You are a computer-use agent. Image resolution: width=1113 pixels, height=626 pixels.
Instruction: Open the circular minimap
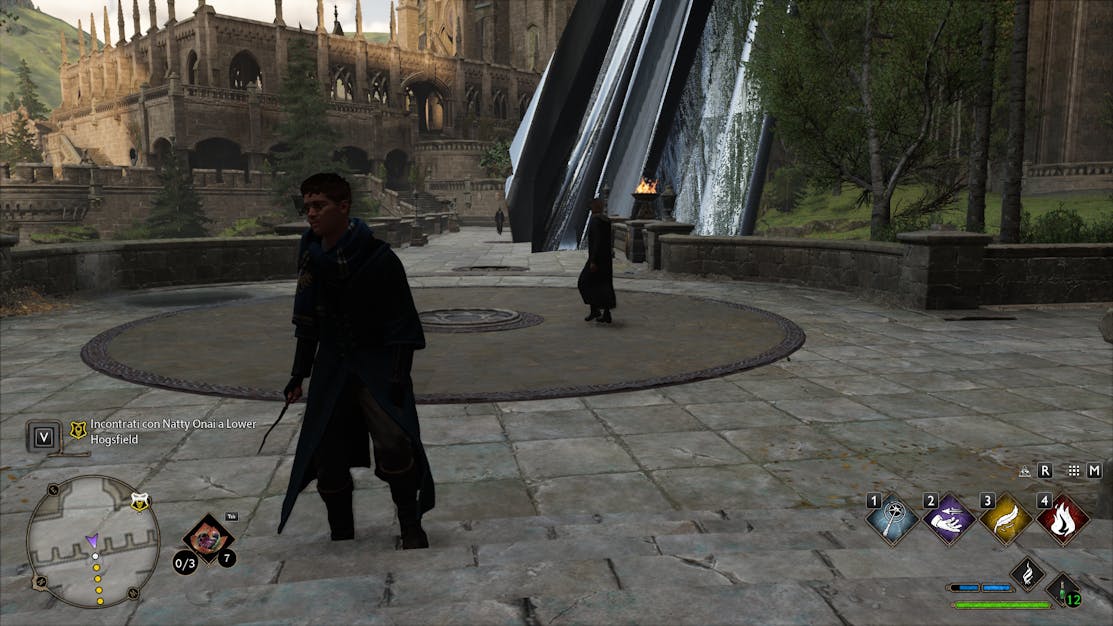pos(92,541)
